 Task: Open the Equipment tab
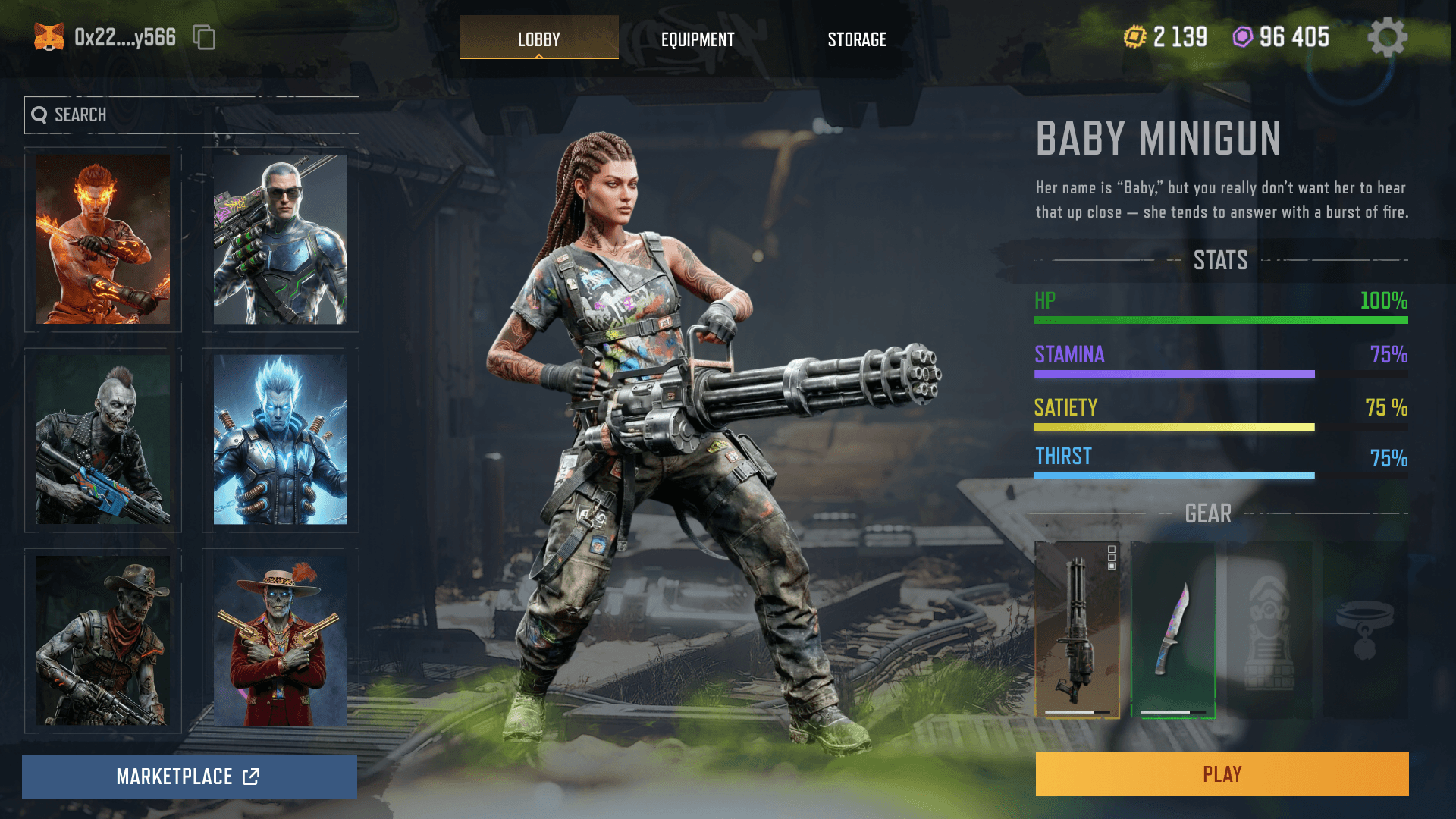tap(698, 39)
